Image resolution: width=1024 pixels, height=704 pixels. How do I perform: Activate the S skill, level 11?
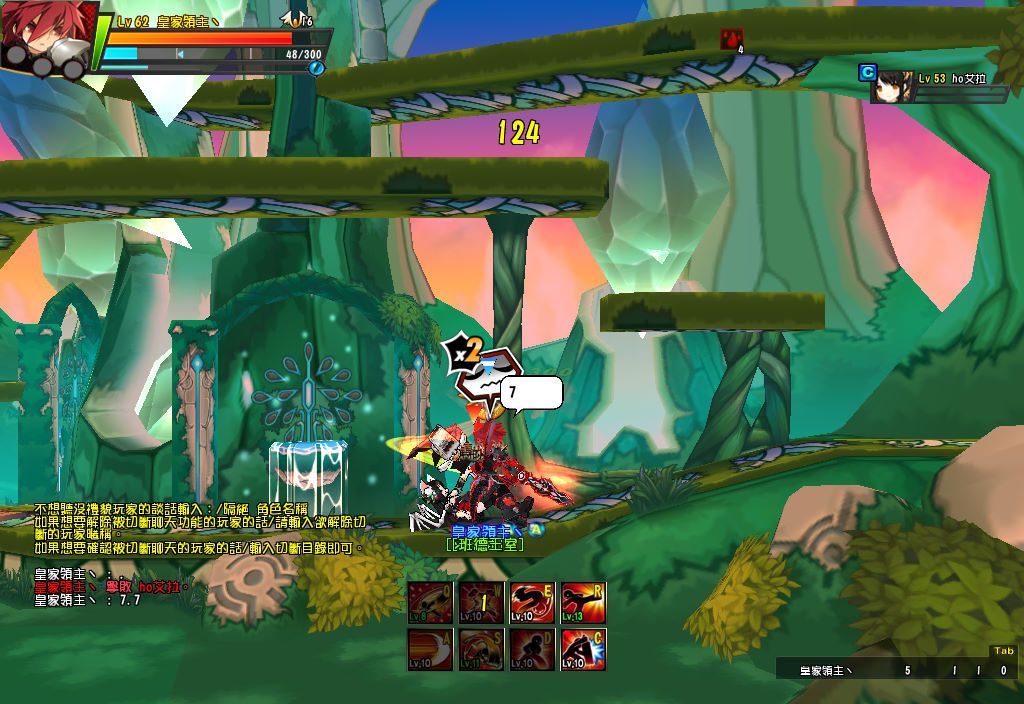point(482,650)
